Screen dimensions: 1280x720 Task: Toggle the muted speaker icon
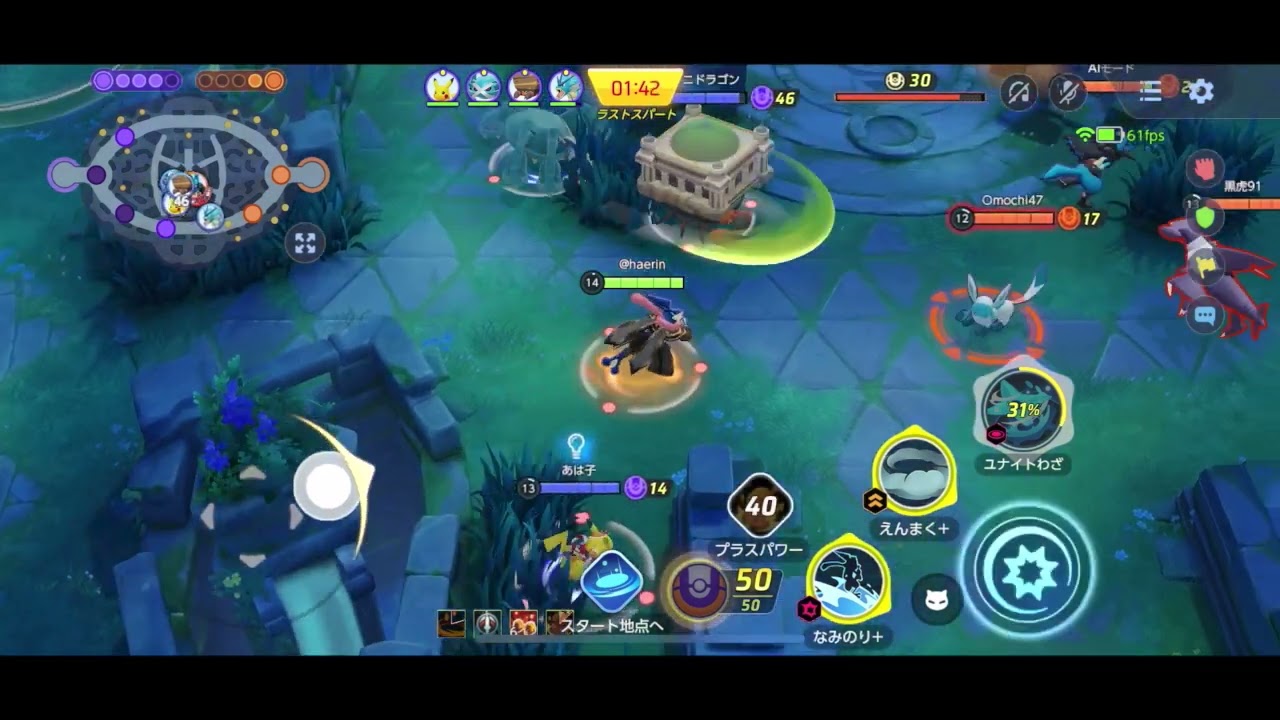pos(1019,92)
